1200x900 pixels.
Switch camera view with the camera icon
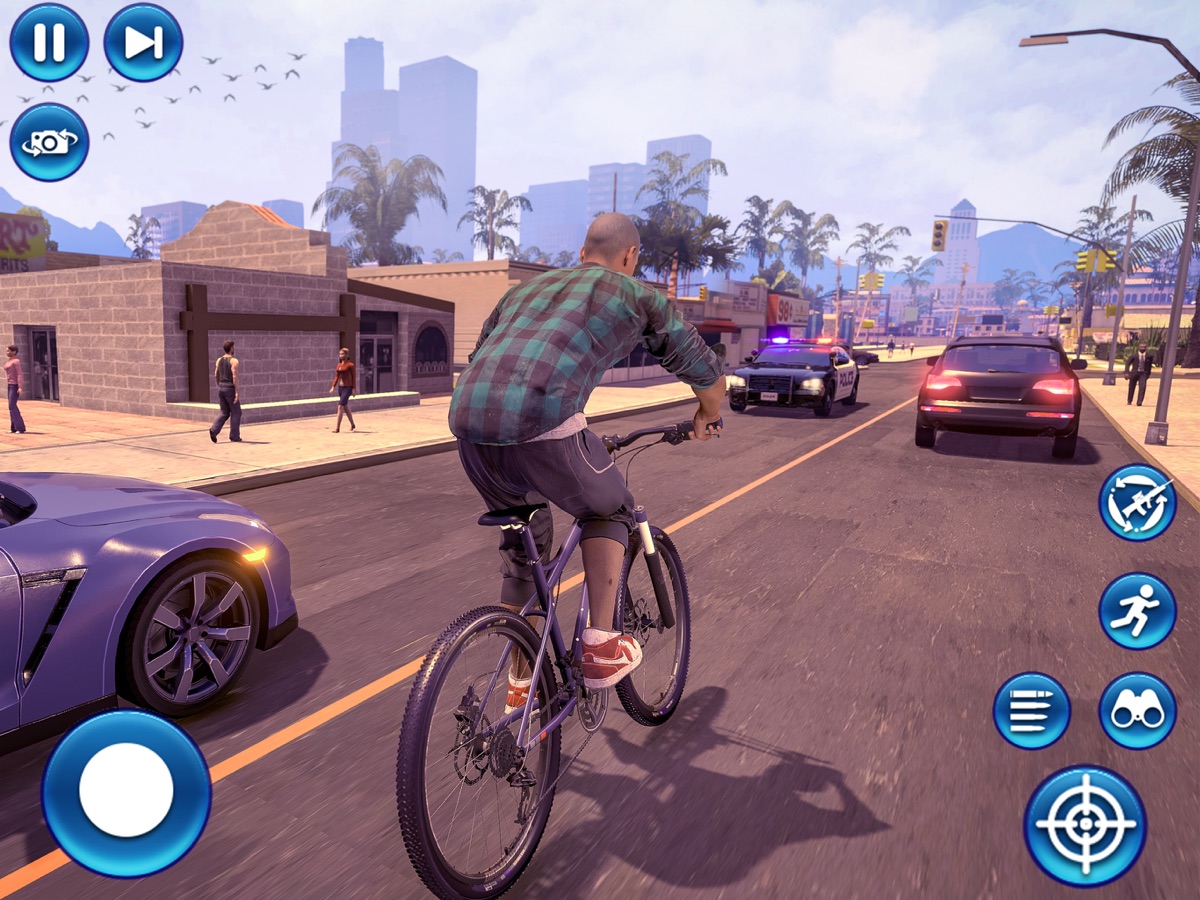49,142
